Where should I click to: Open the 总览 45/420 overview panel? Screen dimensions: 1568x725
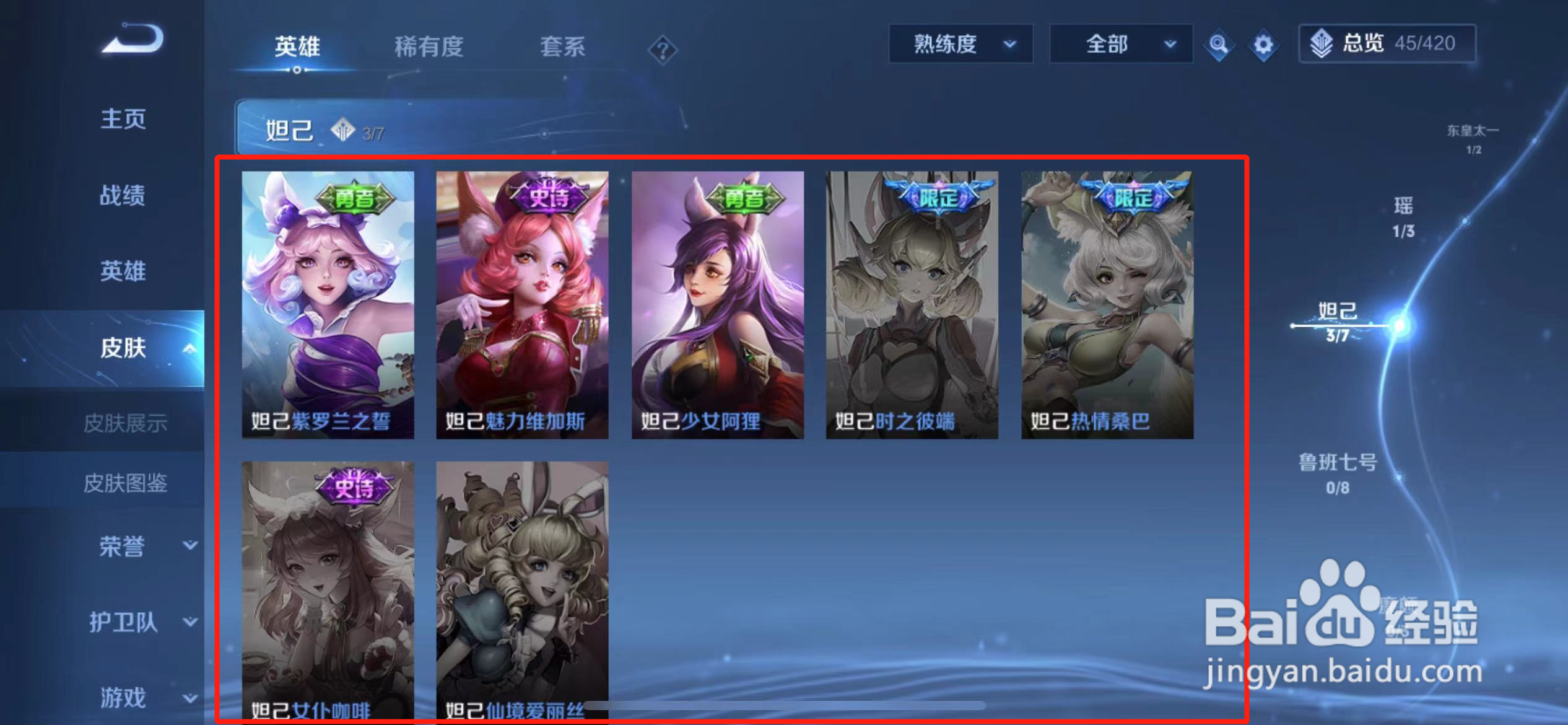pos(1387,43)
